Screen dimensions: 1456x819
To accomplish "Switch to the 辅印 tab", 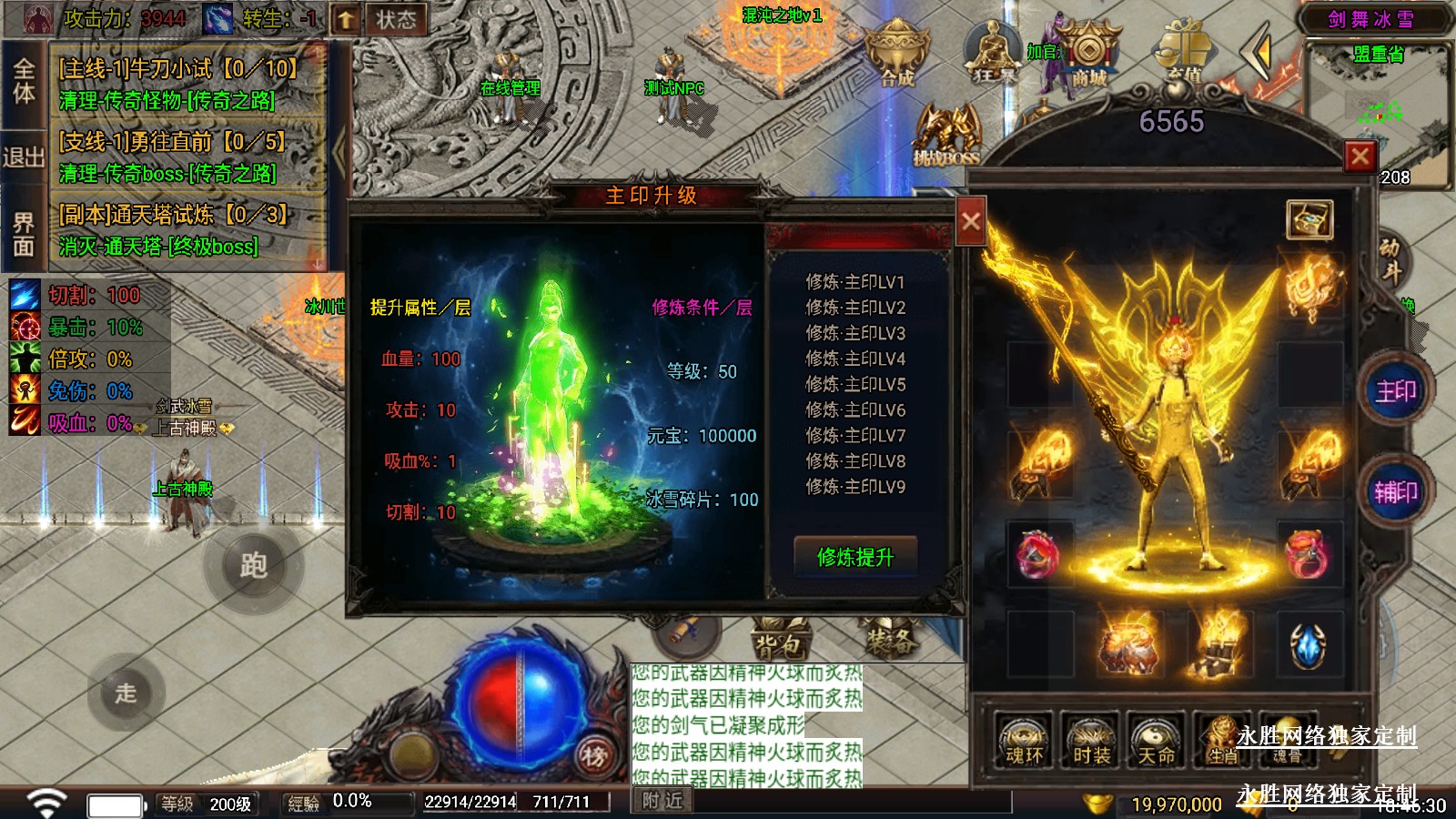I will pyautogui.click(x=1395, y=492).
